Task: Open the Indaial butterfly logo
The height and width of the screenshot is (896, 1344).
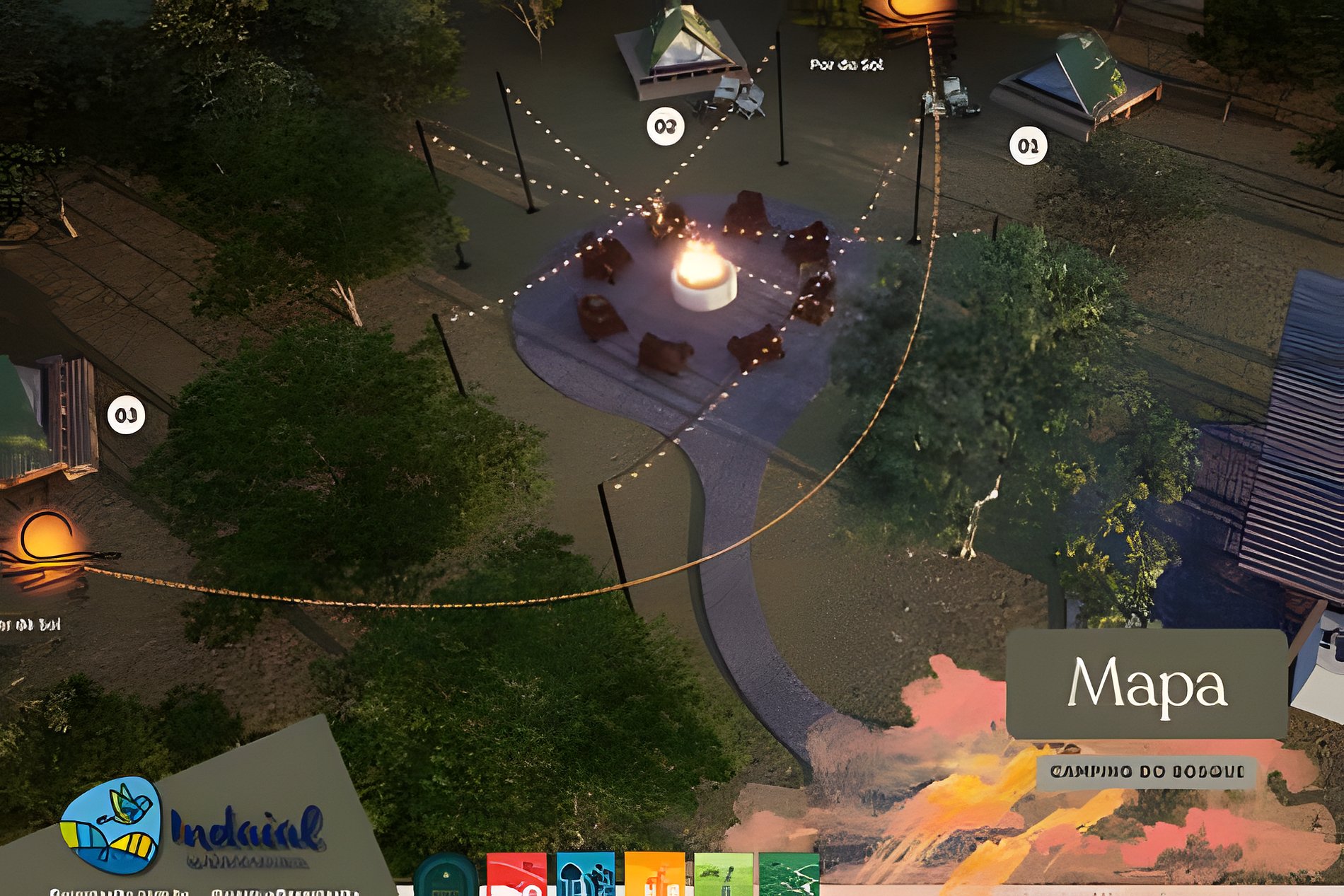Action: 111,824
